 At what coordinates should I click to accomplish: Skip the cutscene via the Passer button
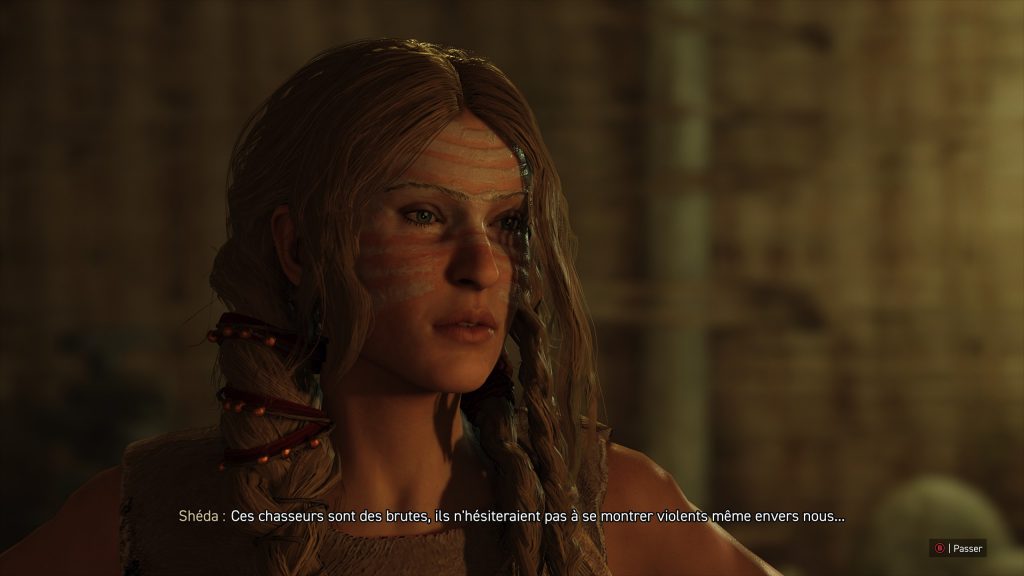958,548
